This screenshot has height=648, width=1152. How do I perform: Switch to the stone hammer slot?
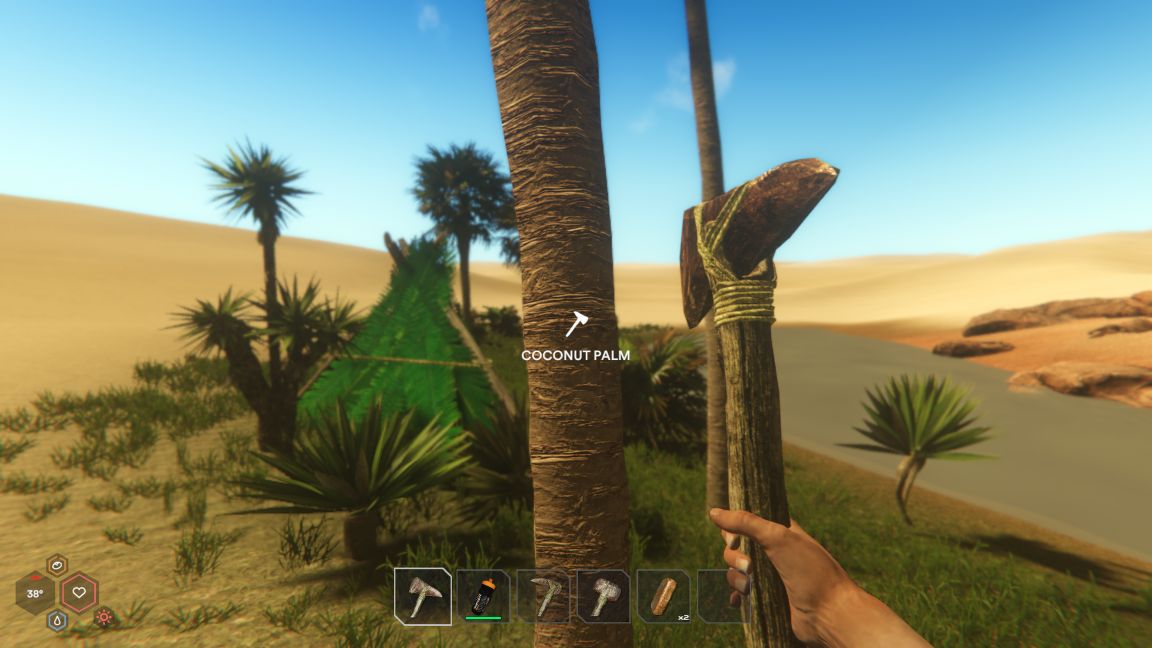(x=604, y=596)
